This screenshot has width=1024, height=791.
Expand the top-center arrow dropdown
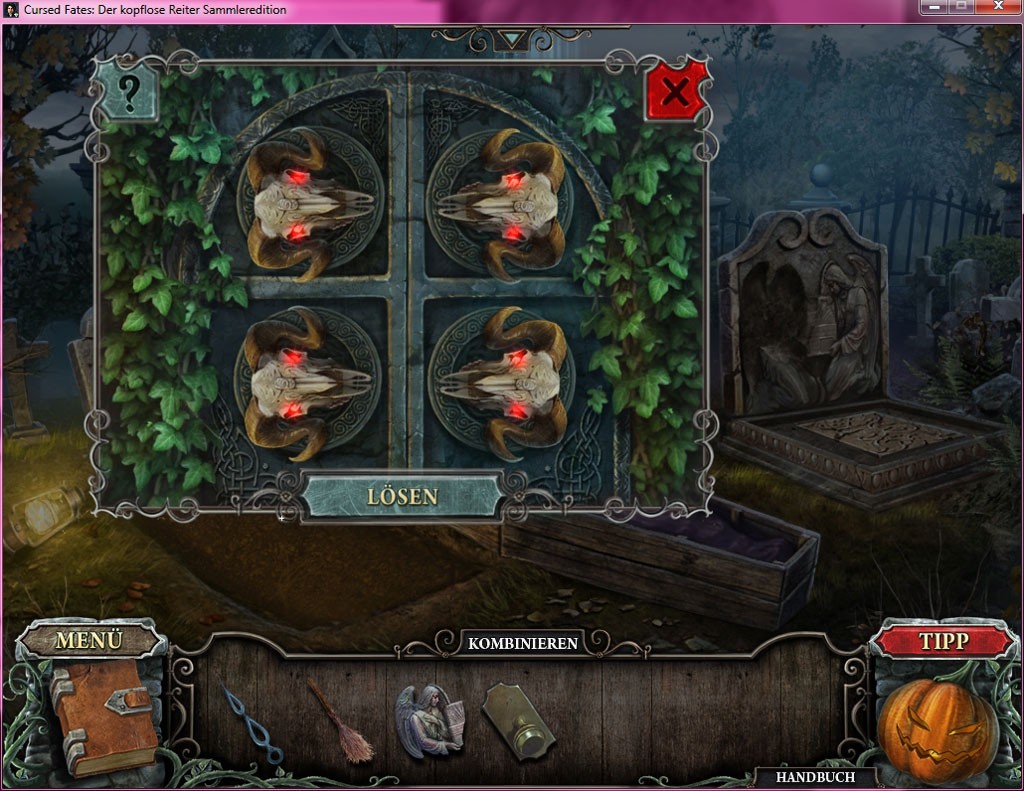[x=513, y=39]
